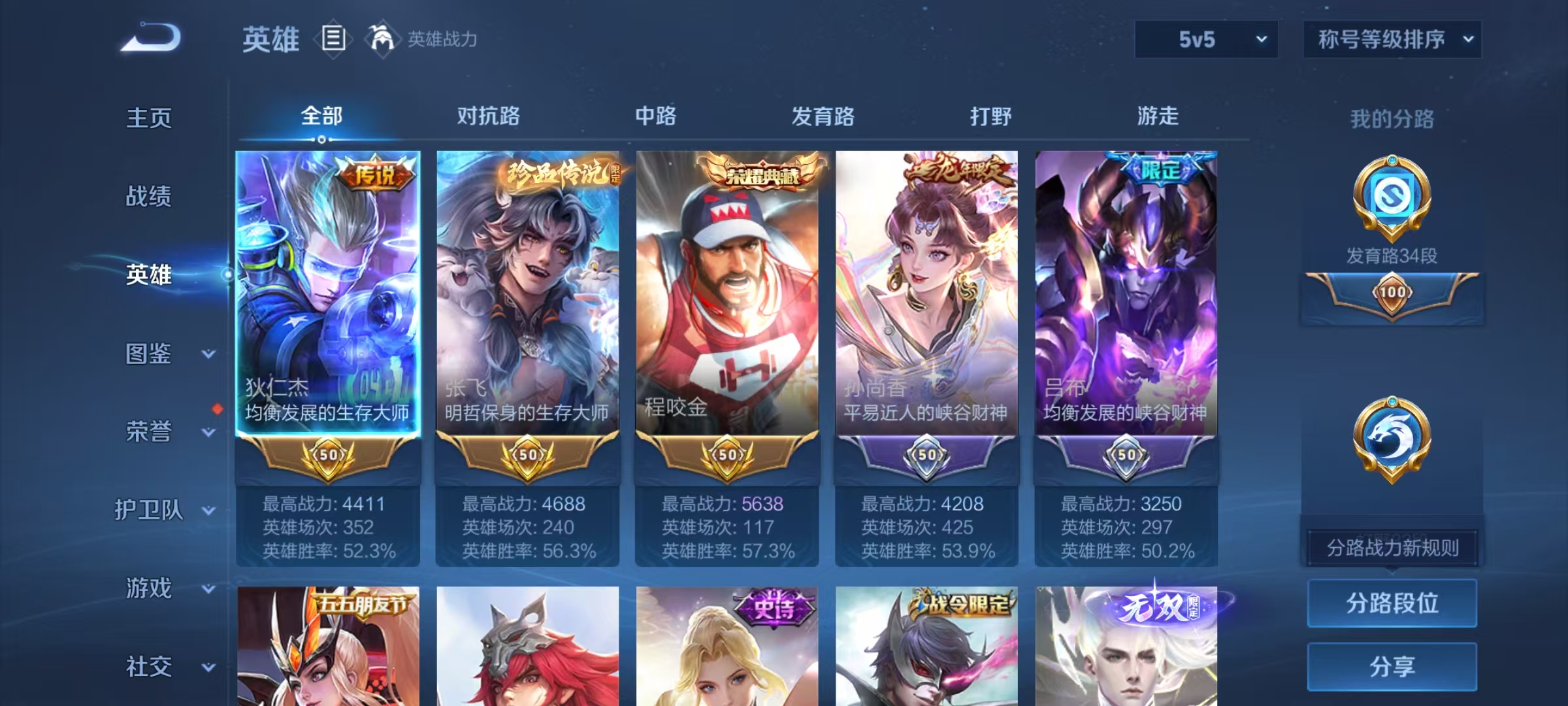The height and width of the screenshot is (706, 1568).
Task: Switch to the 对抗路 tab
Action: (488, 117)
